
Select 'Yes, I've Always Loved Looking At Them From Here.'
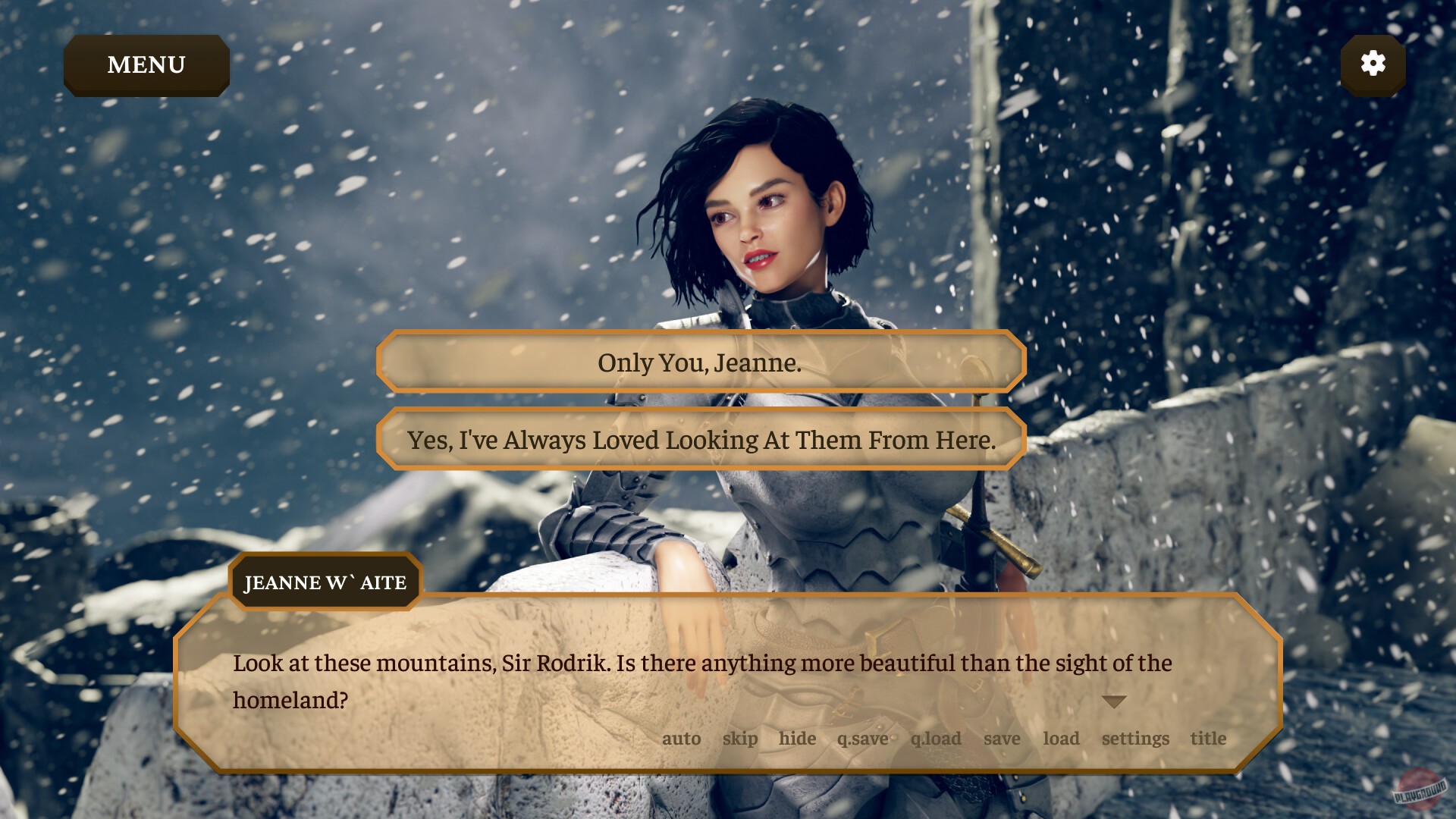701,438
